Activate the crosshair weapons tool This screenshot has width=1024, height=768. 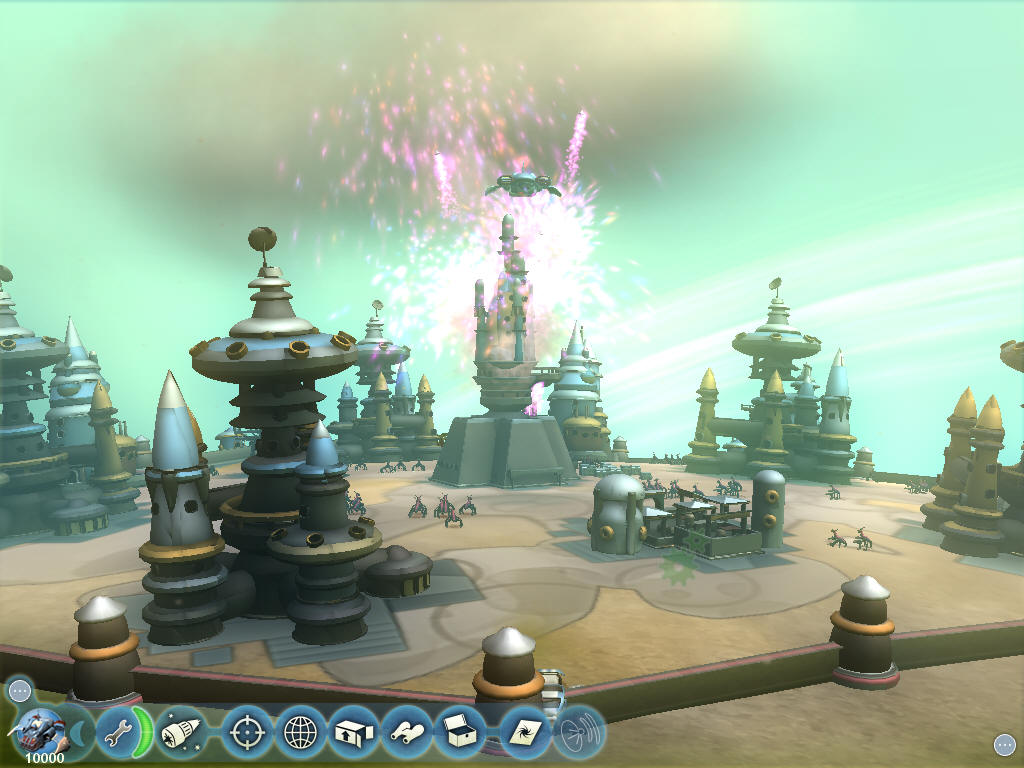click(x=247, y=733)
